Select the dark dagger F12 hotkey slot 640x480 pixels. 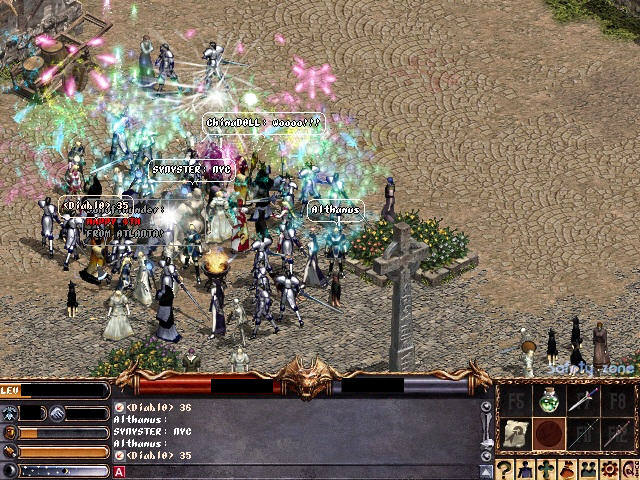click(616, 434)
